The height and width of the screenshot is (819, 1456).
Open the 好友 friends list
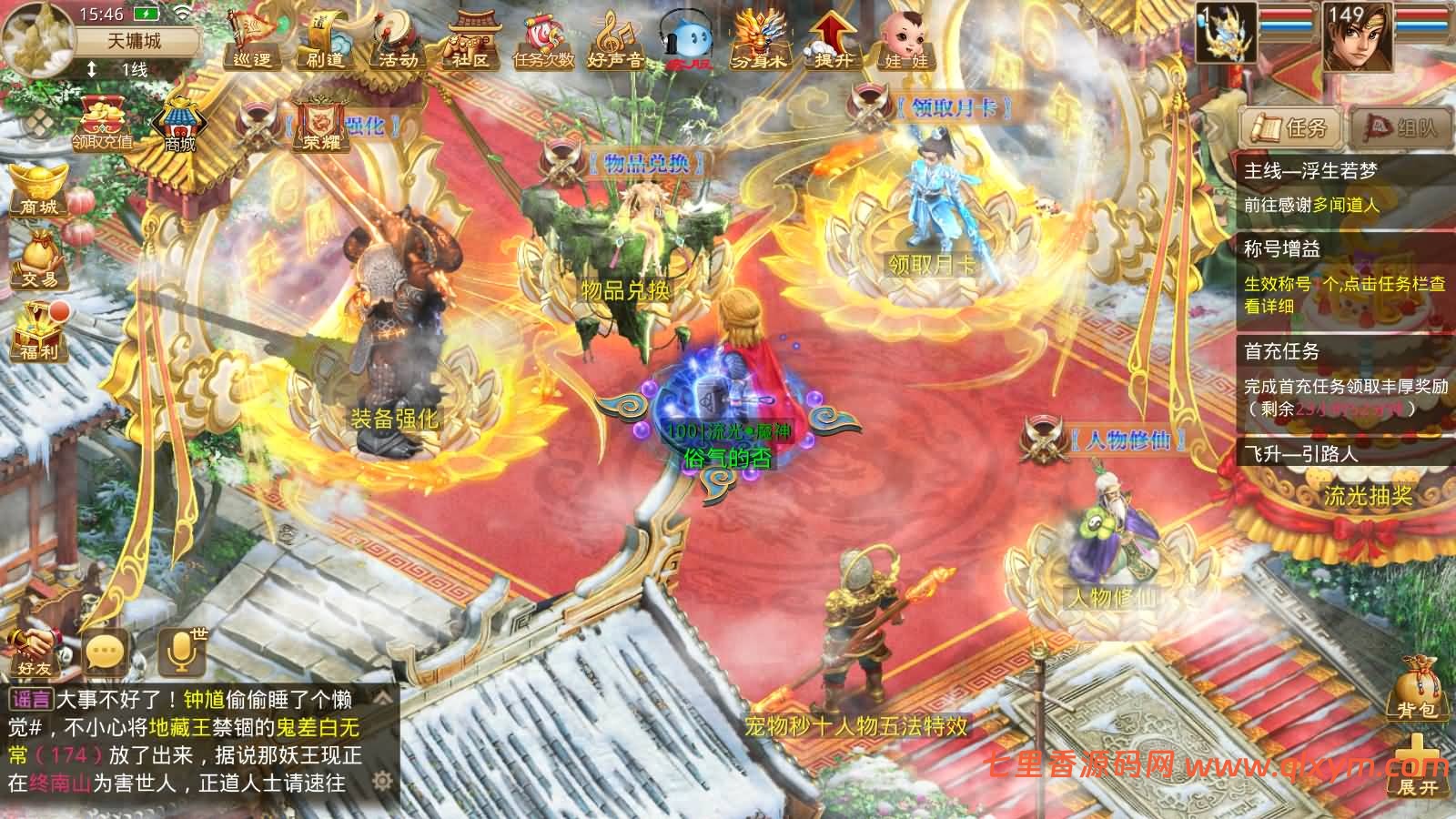[35, 651]
